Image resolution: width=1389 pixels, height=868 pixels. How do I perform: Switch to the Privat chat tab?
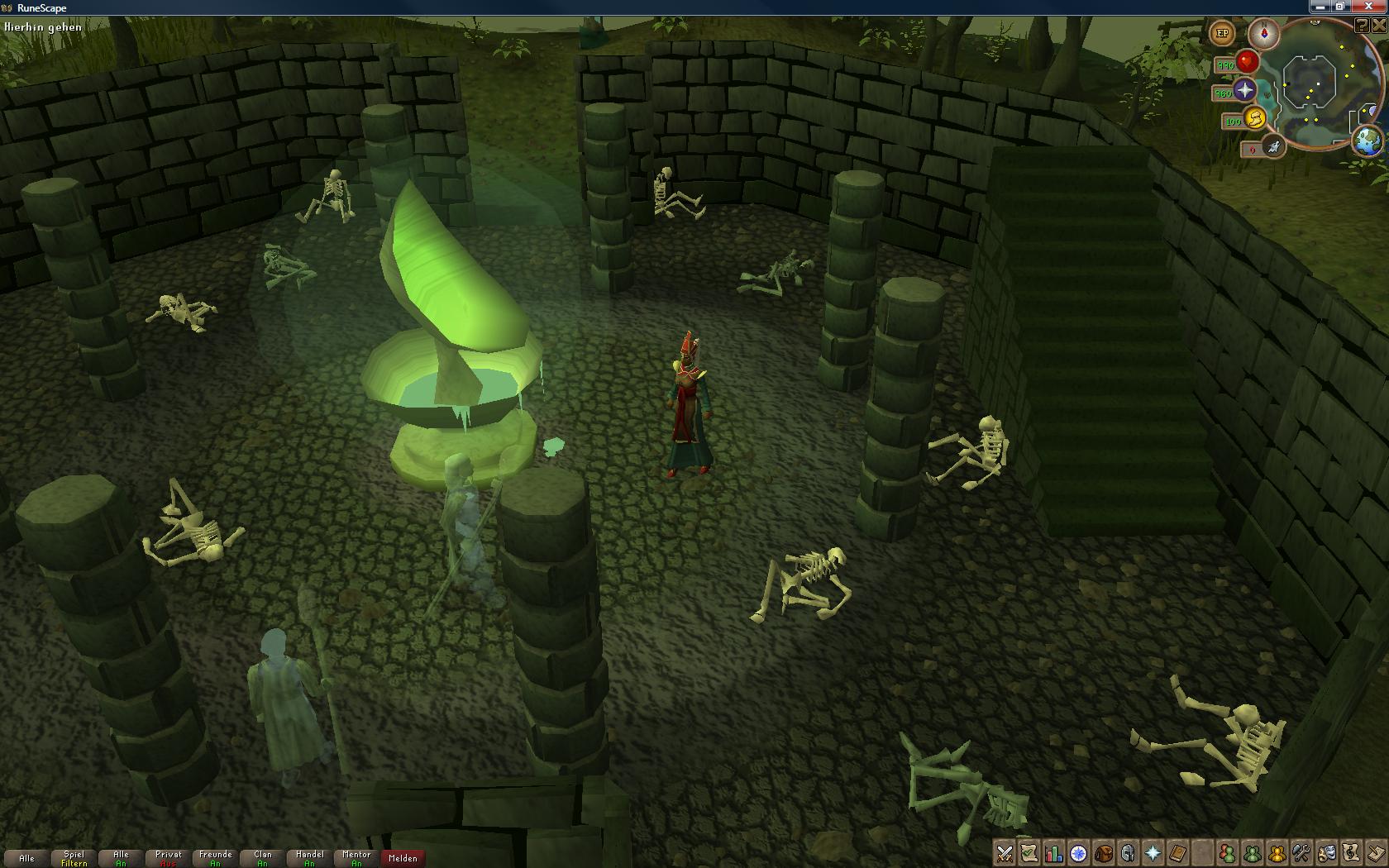tap(168, 858)
